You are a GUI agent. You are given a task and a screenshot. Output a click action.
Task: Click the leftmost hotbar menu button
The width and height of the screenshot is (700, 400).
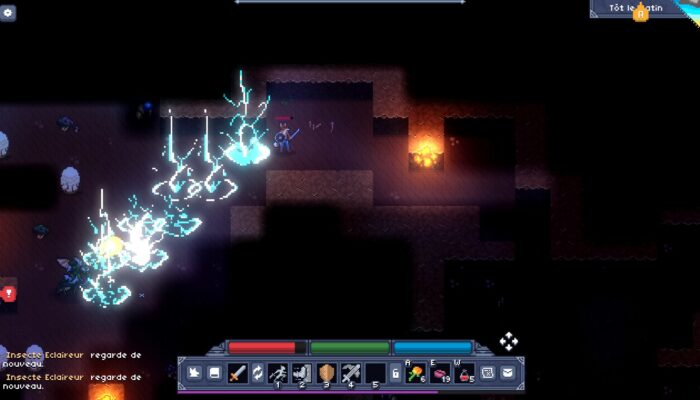(x=195, y=373)
